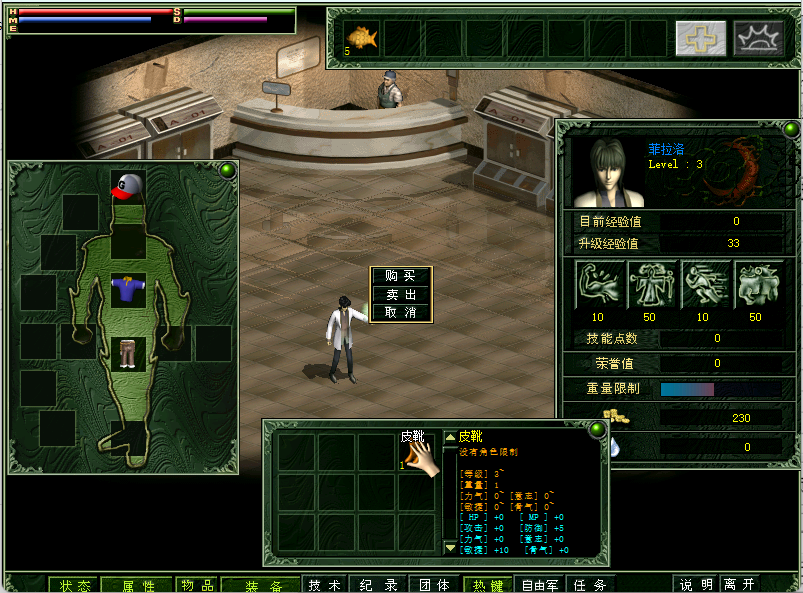The image size is (803, 593).
Task: Close the inventory panel with its green orb
Action: click(597, 430)
